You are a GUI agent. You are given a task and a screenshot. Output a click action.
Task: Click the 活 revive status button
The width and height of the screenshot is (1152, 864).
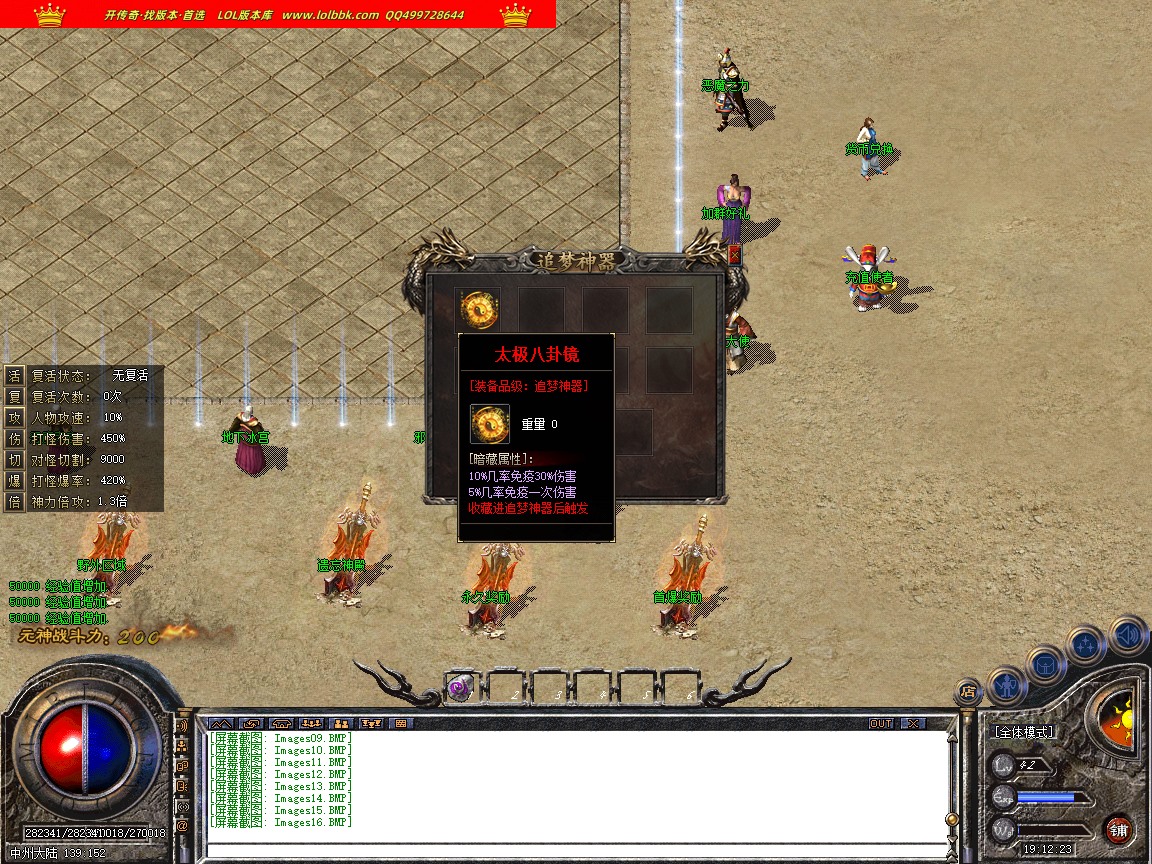[x=15, y=375]
